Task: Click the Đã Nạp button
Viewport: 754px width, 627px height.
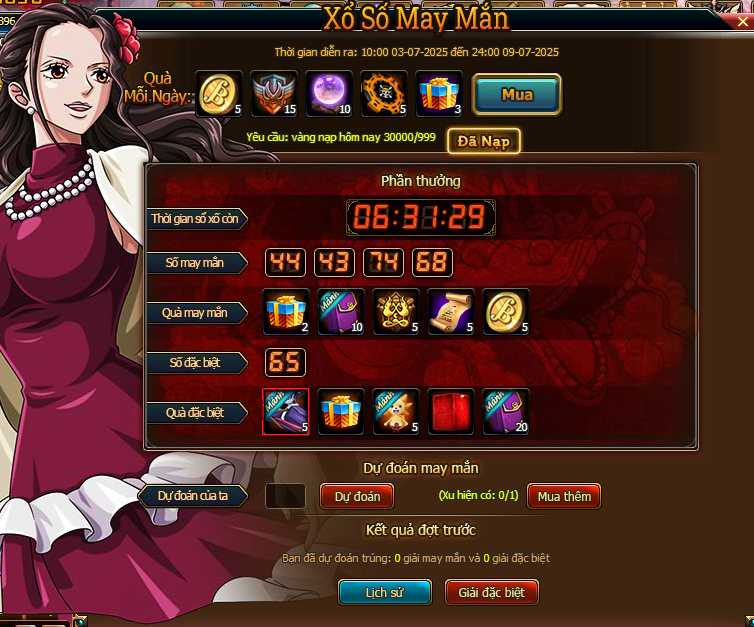Action: coord(483,141)
